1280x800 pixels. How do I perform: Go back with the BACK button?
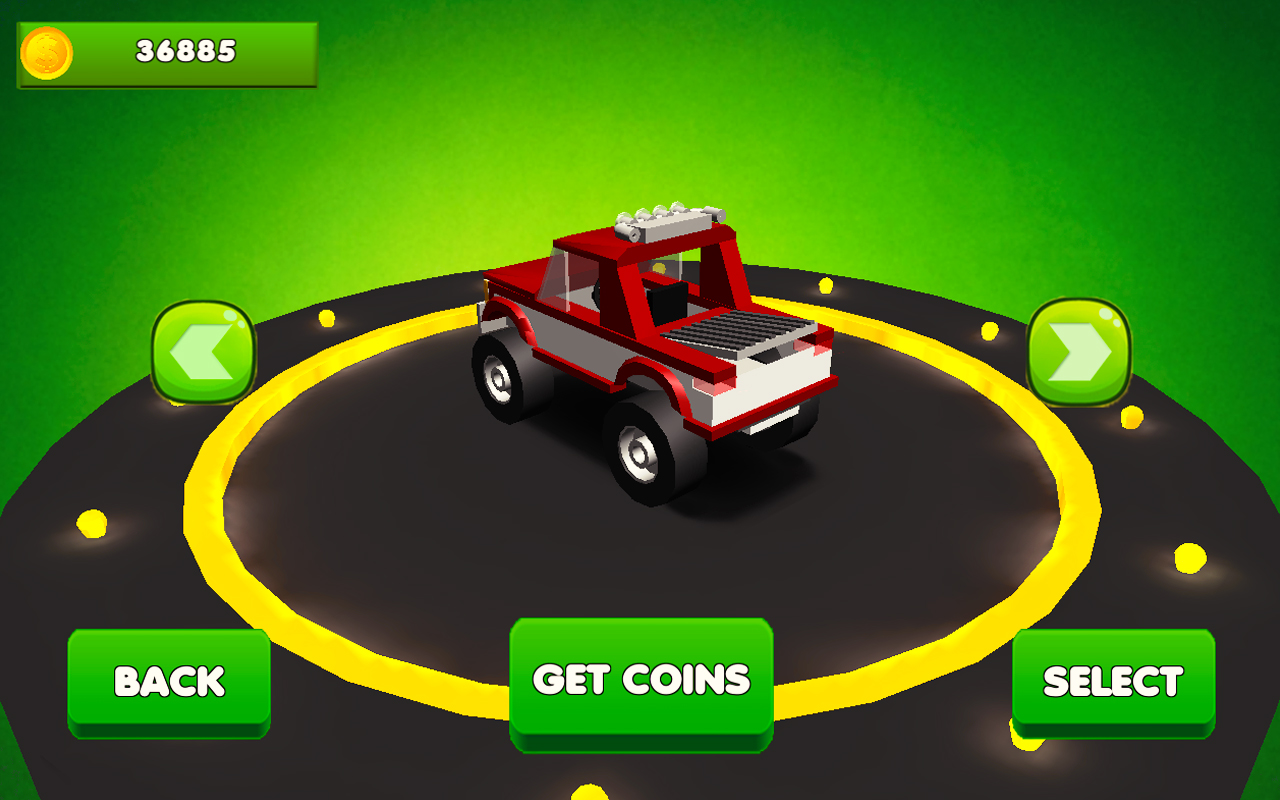pyautogui.click(x=169, y=682)
